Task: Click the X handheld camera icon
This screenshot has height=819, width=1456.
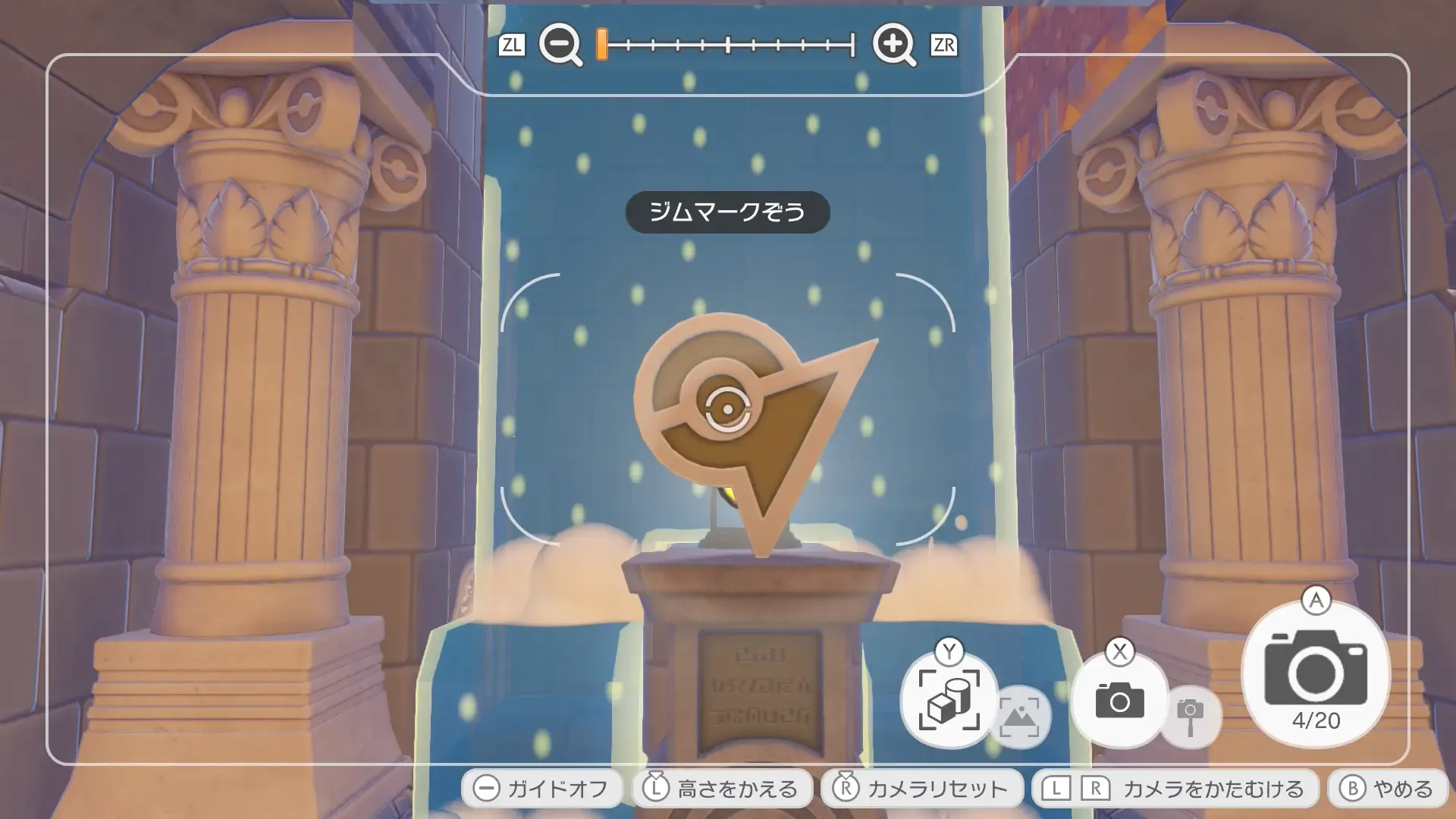Action: 1120,701
